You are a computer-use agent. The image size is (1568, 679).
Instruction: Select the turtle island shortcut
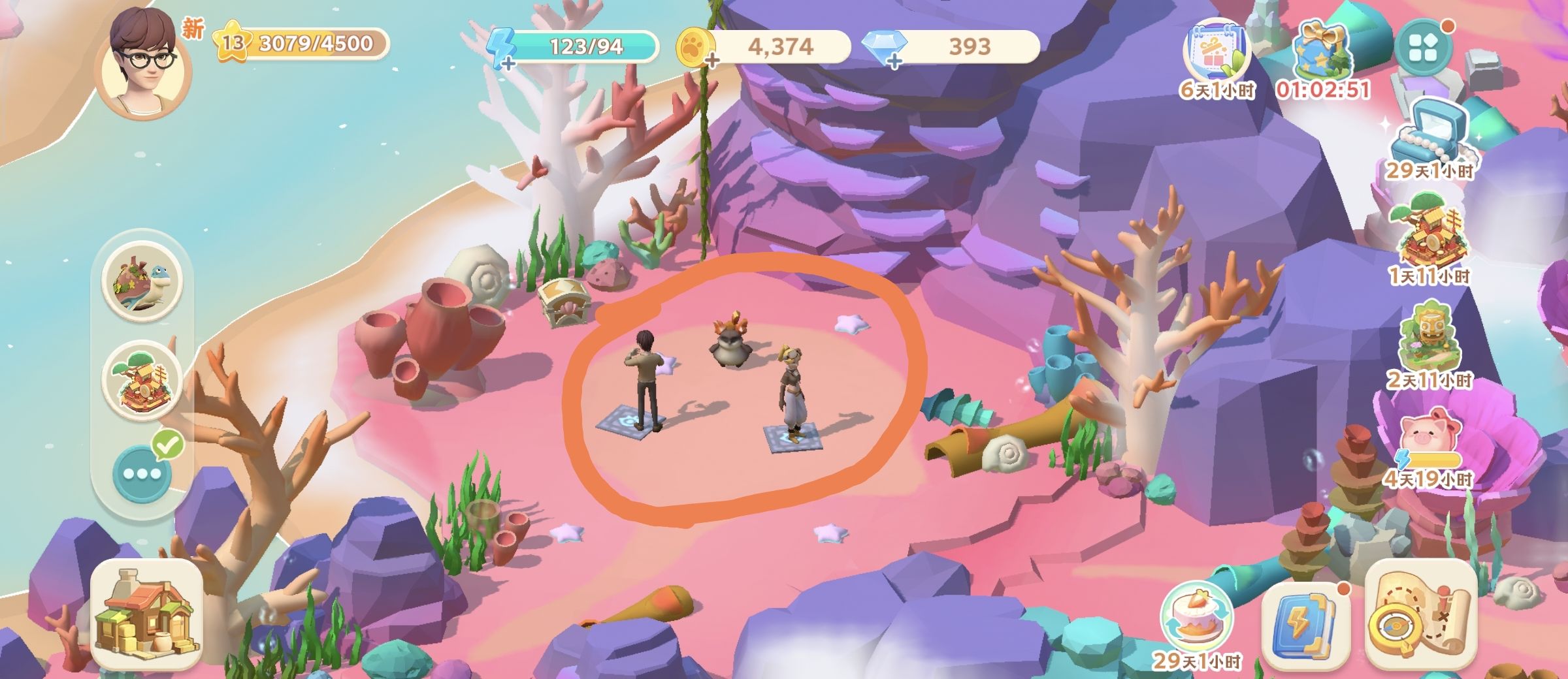coord(142,281)
